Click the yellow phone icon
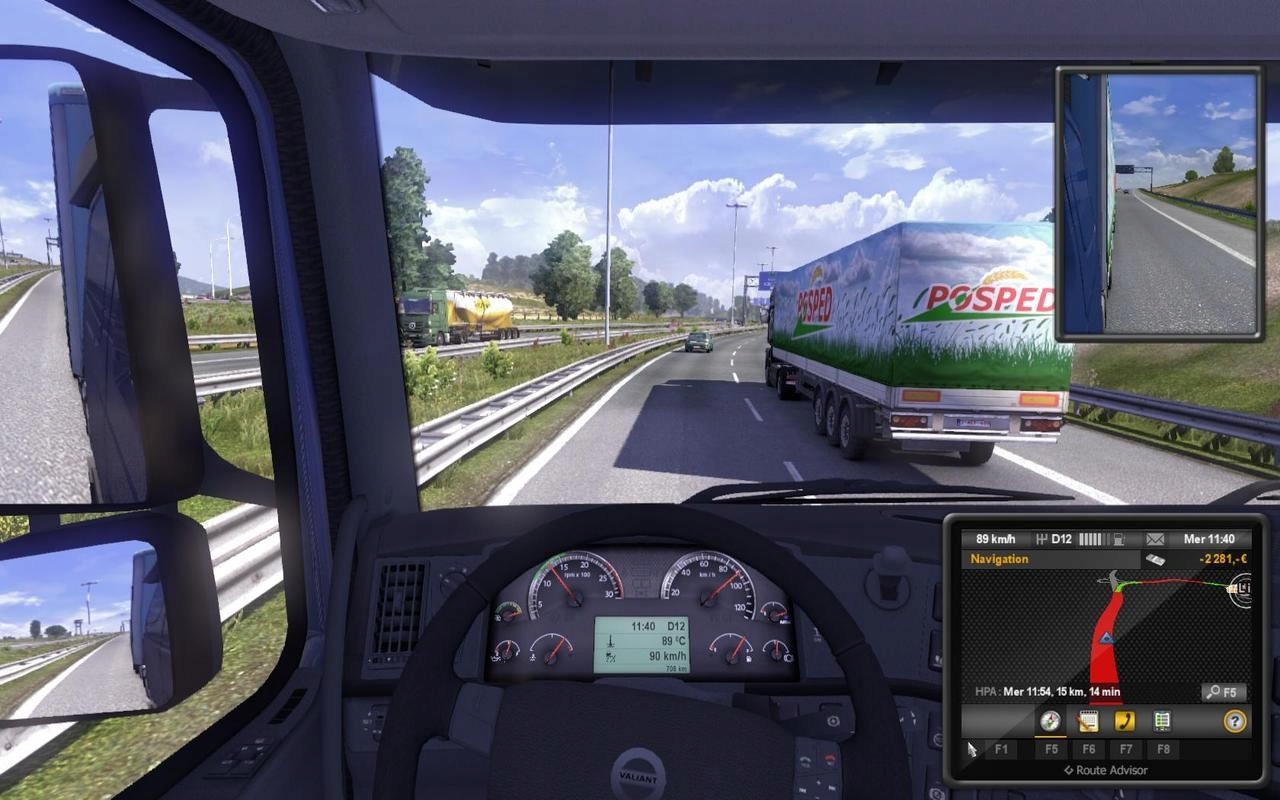Viewport: 1280px width, 800px height. pos(1124,720)
